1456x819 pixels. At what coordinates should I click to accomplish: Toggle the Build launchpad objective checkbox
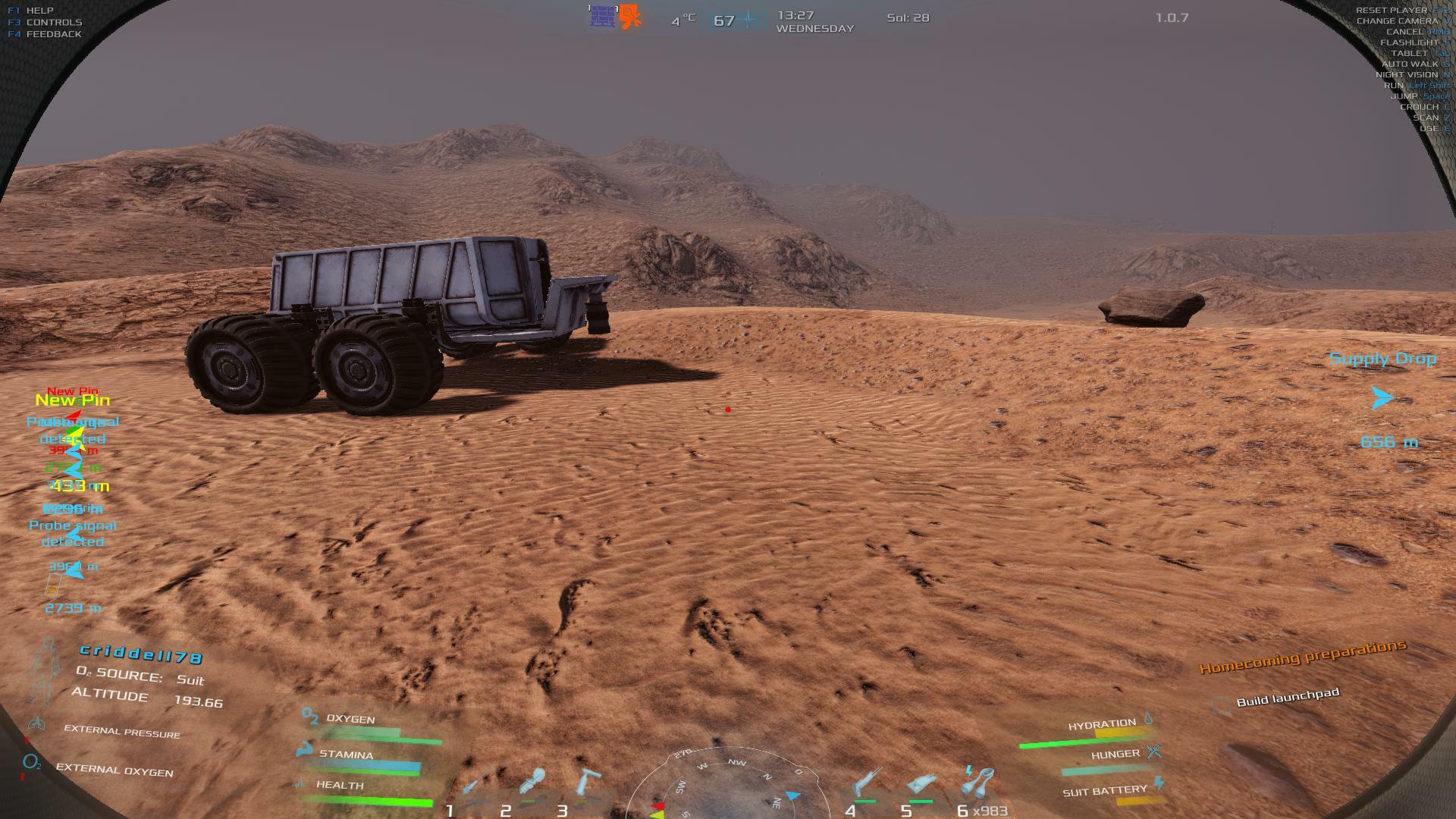(x=1219, y=706)
